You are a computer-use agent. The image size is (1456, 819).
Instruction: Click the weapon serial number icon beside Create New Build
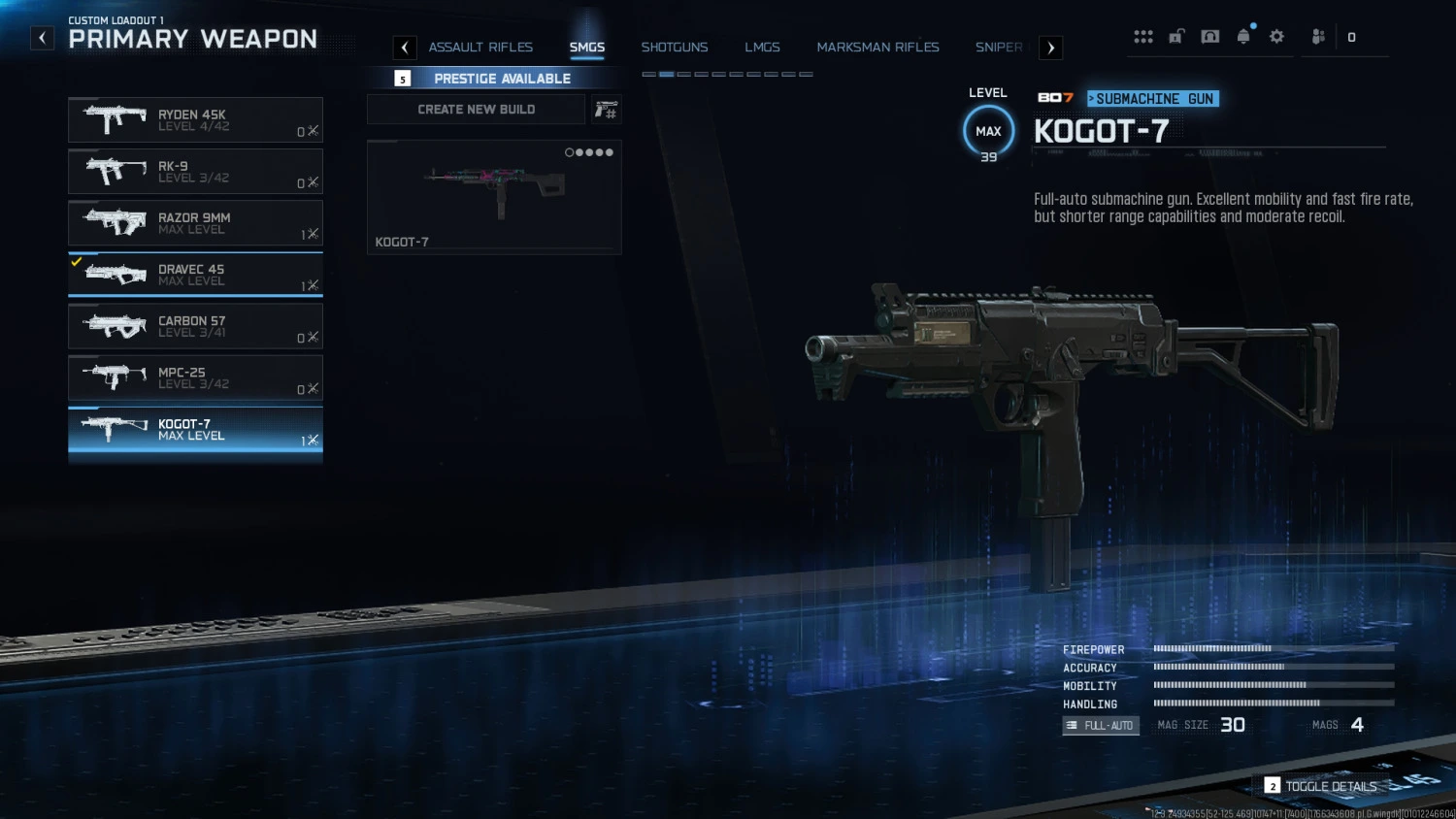coord(605,109)
